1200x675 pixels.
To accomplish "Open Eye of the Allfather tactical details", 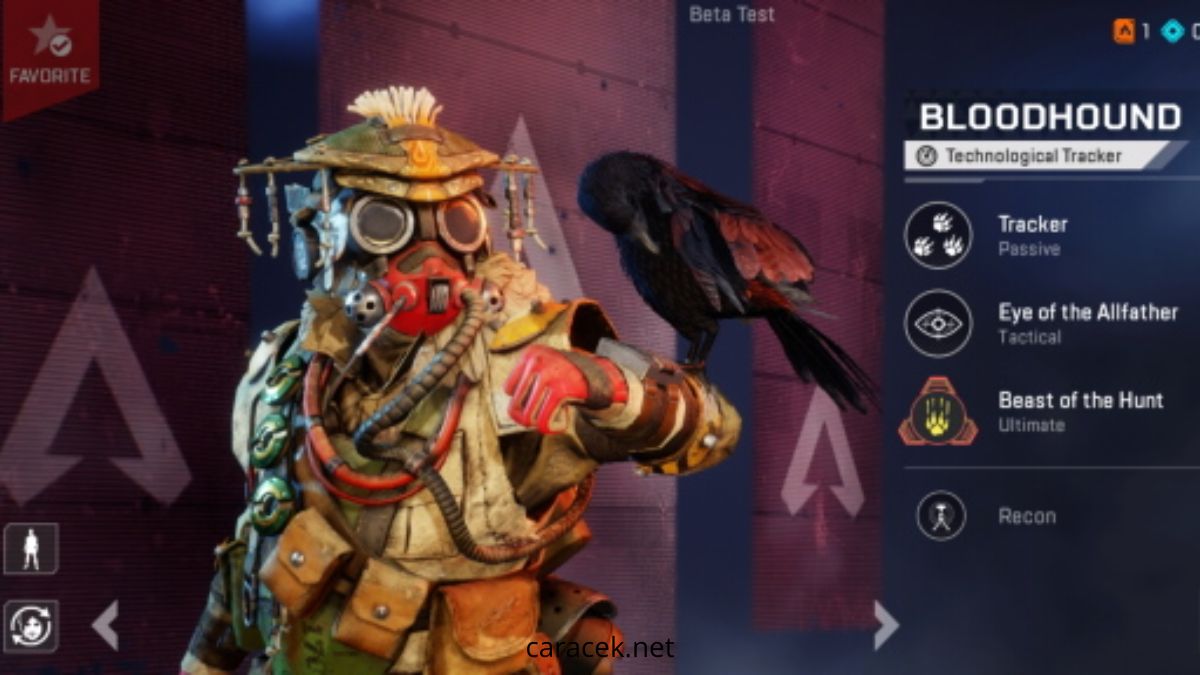I will point(938,323).
